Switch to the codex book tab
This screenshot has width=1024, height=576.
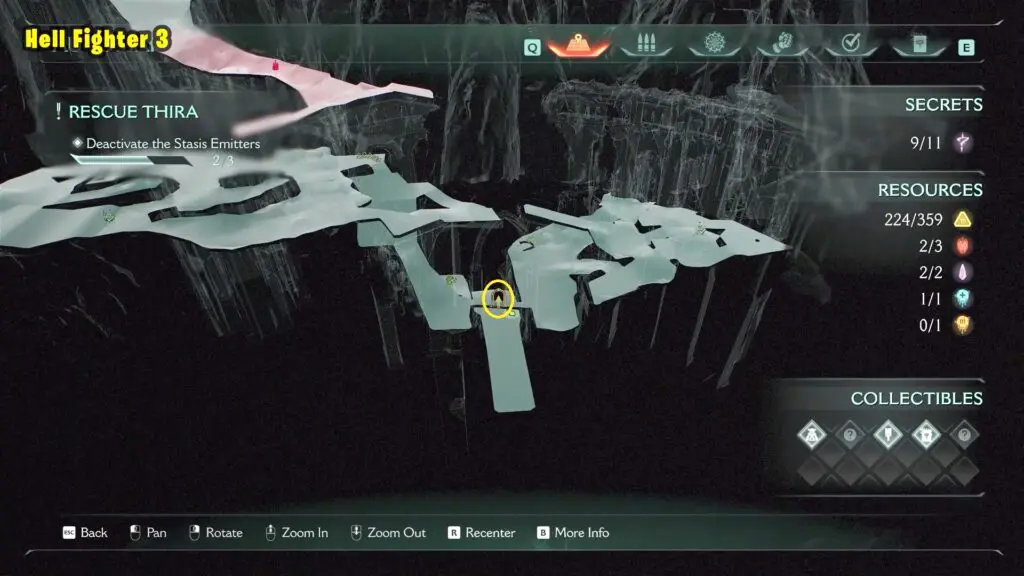tap(919, 45)
